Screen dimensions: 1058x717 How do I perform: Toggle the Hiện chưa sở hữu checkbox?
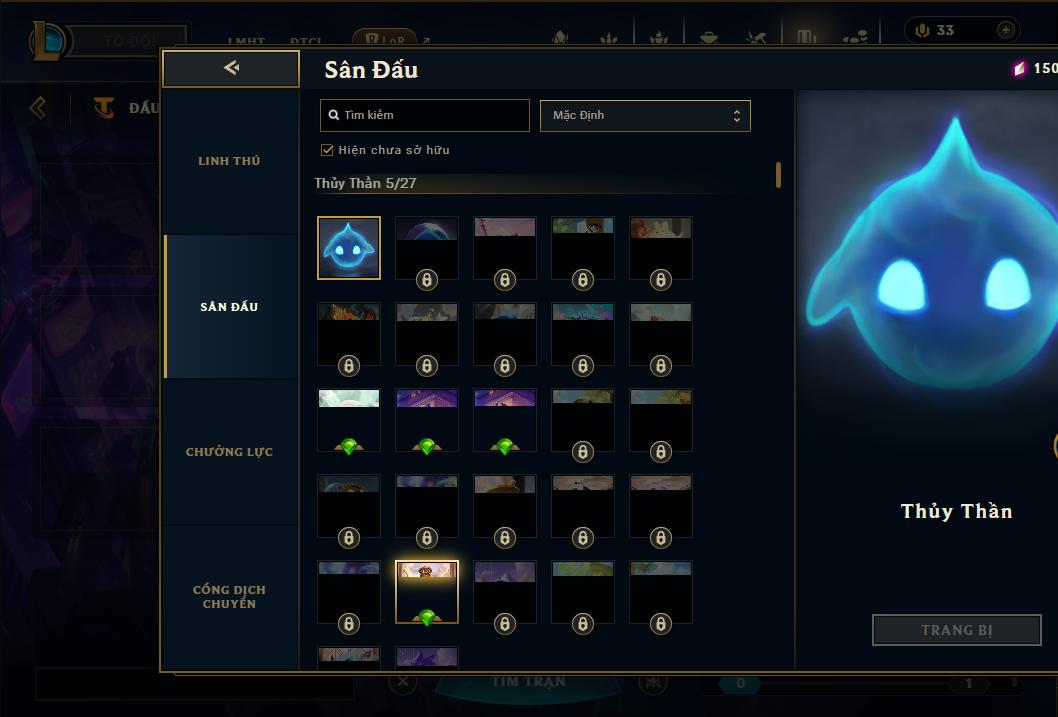tap(327, 150)
